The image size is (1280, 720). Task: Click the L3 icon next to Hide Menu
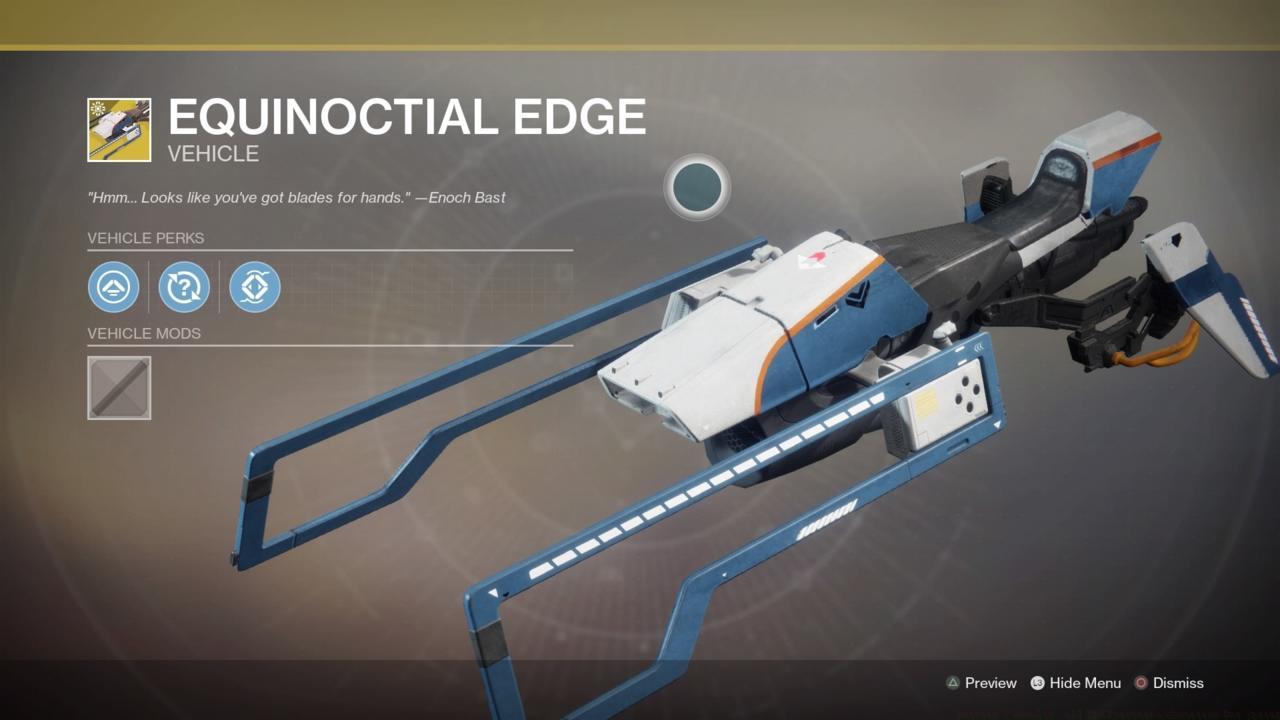1036,683
